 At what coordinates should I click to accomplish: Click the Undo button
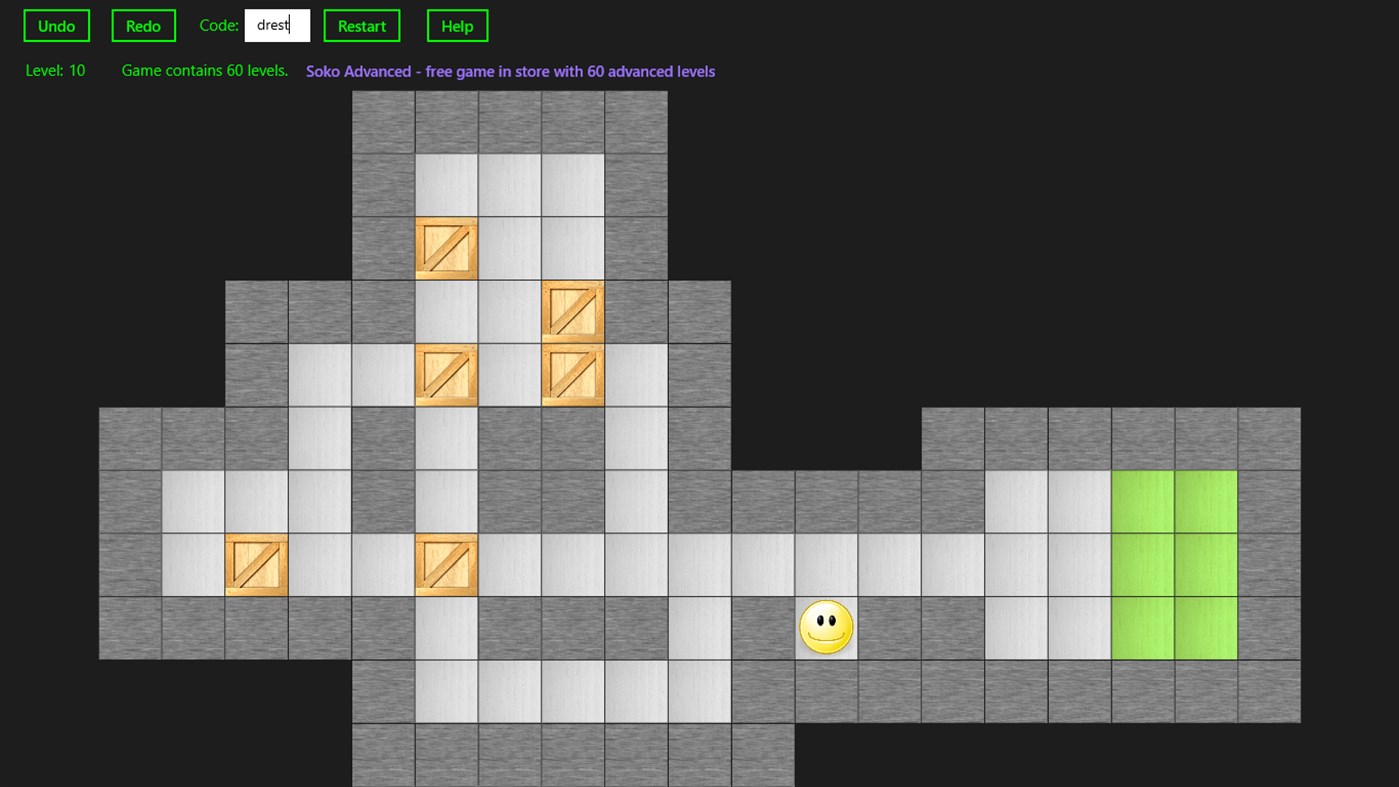[56, 25]
